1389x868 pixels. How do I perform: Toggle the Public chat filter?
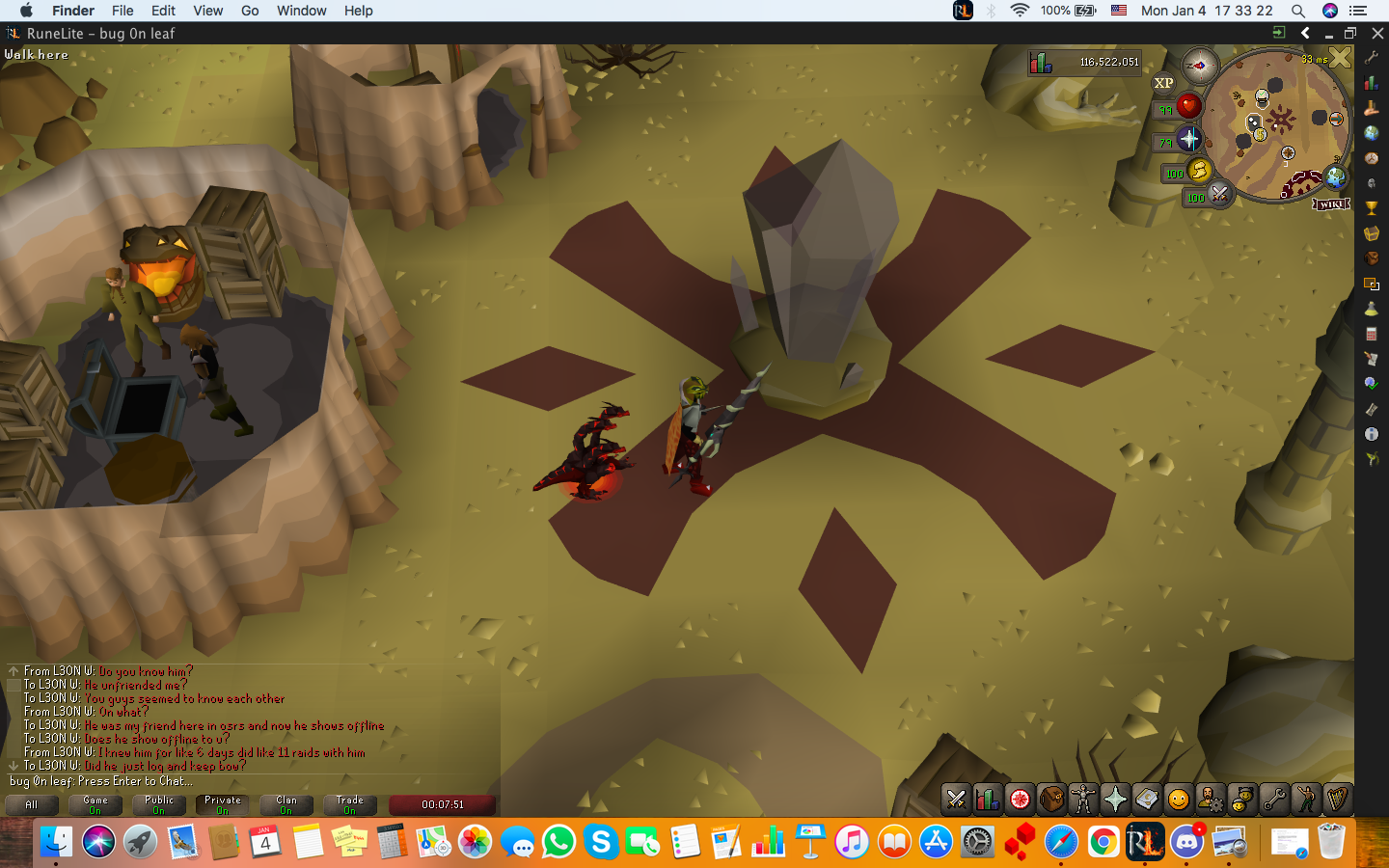(x=159, y=804)
